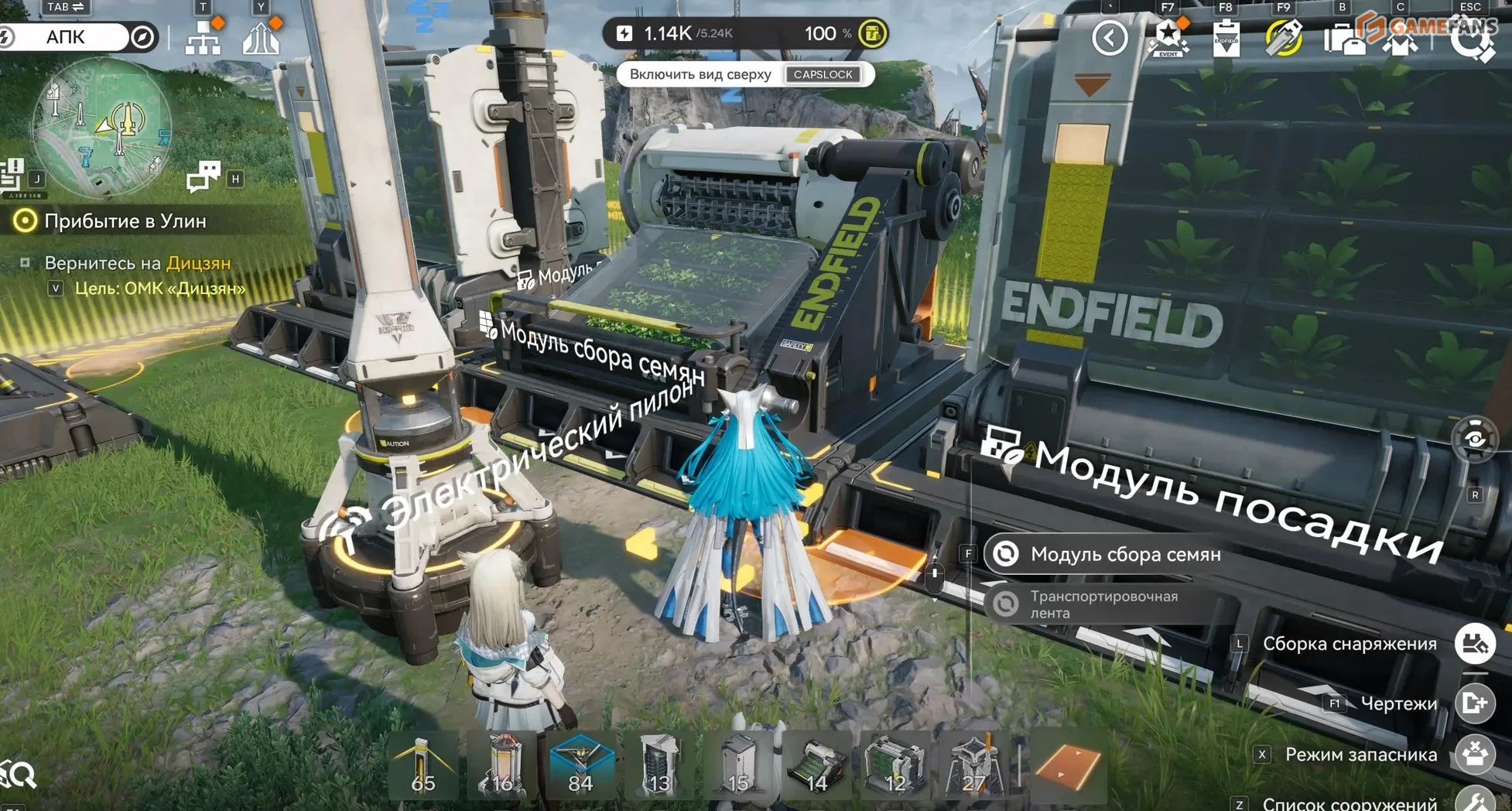Open the three-arrows upgrade icon
The width and height of the screenshot is (1512, 811).
tap(261, 37)
